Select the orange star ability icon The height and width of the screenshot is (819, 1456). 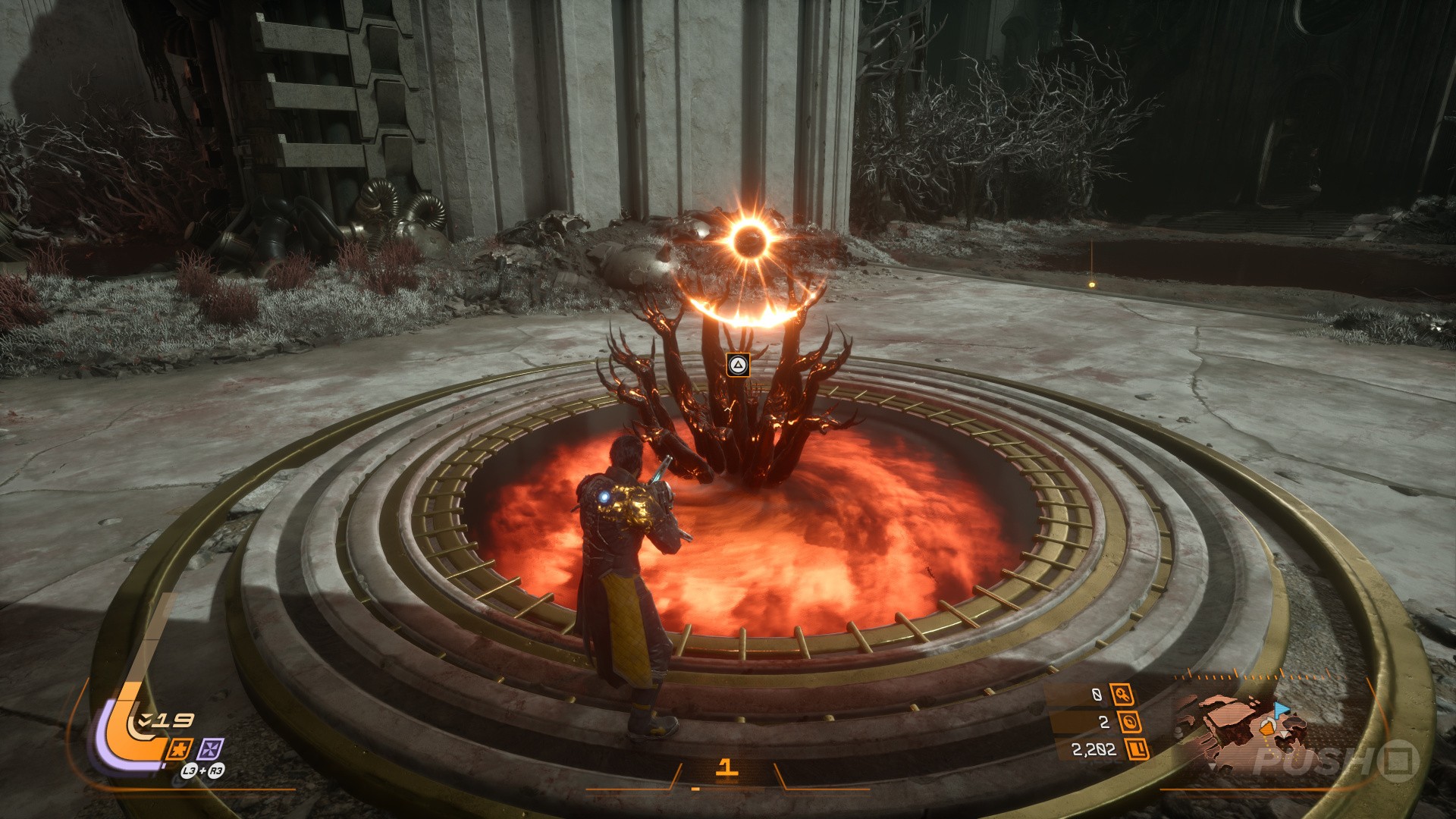(180, 749)
